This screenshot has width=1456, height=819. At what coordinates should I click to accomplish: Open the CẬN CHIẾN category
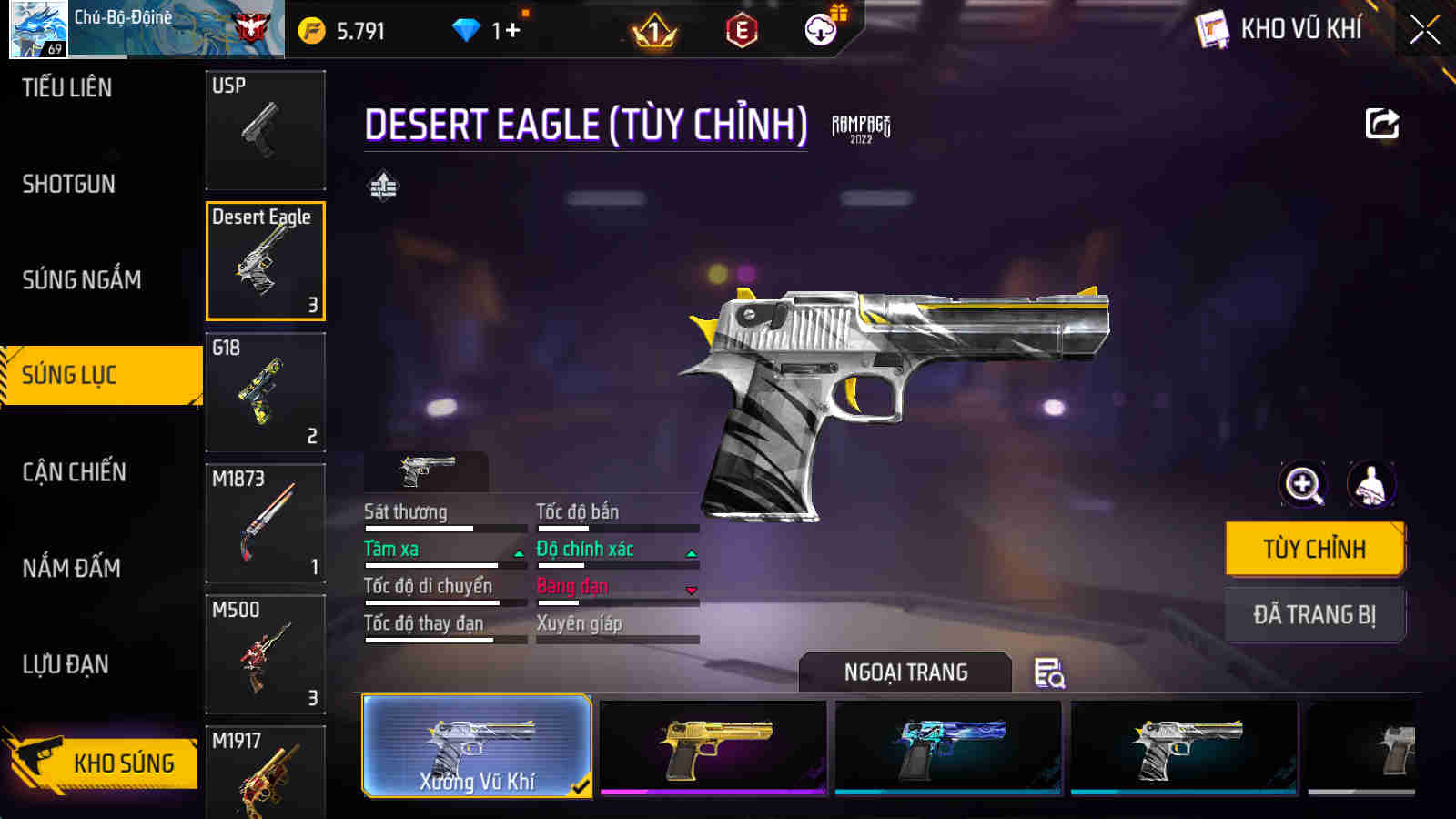tap(73, 472)
